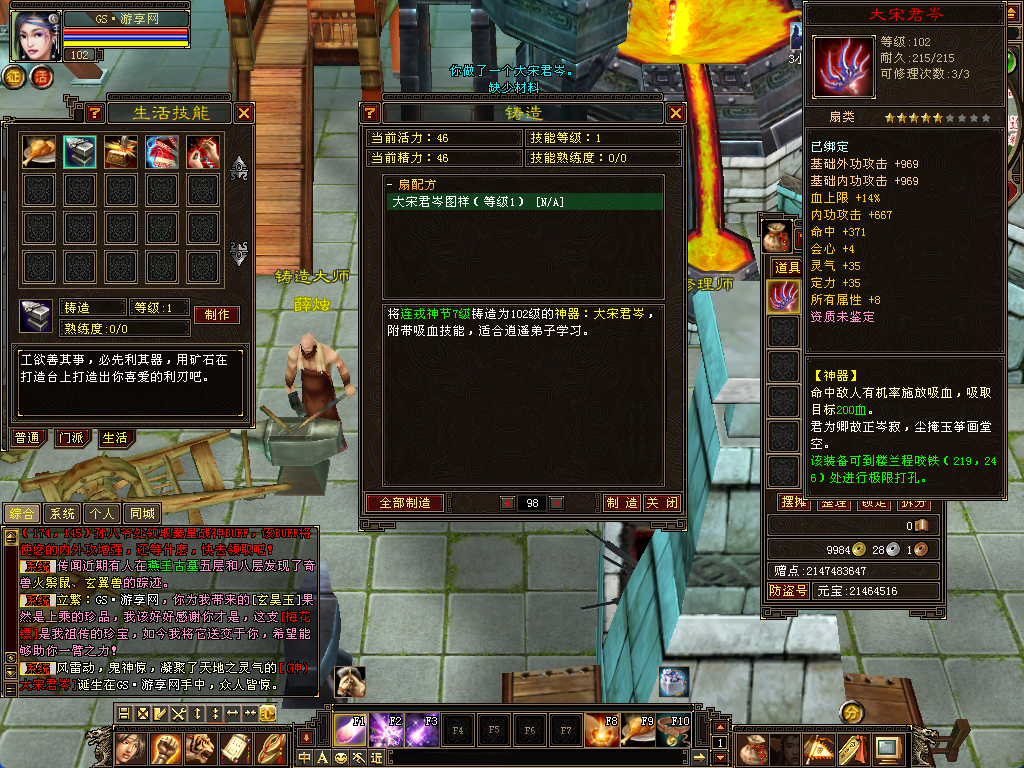Click the red 制作 button
This screenshot has height=768, width=1024.
coord(216,314)
